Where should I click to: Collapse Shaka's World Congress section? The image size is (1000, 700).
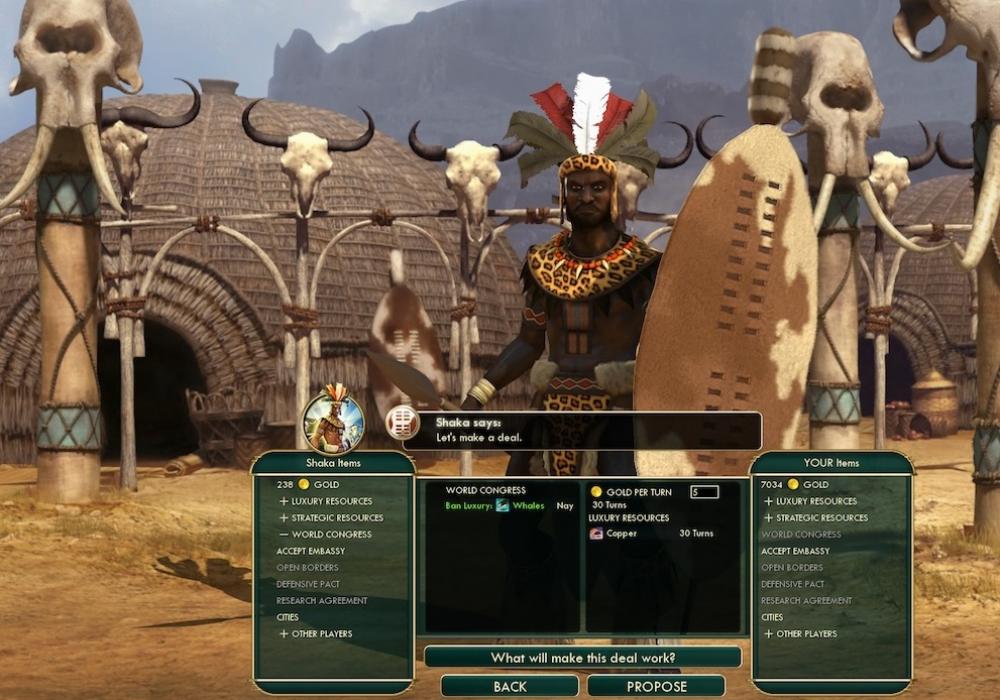pyautogui.click(x=326, y=534)
